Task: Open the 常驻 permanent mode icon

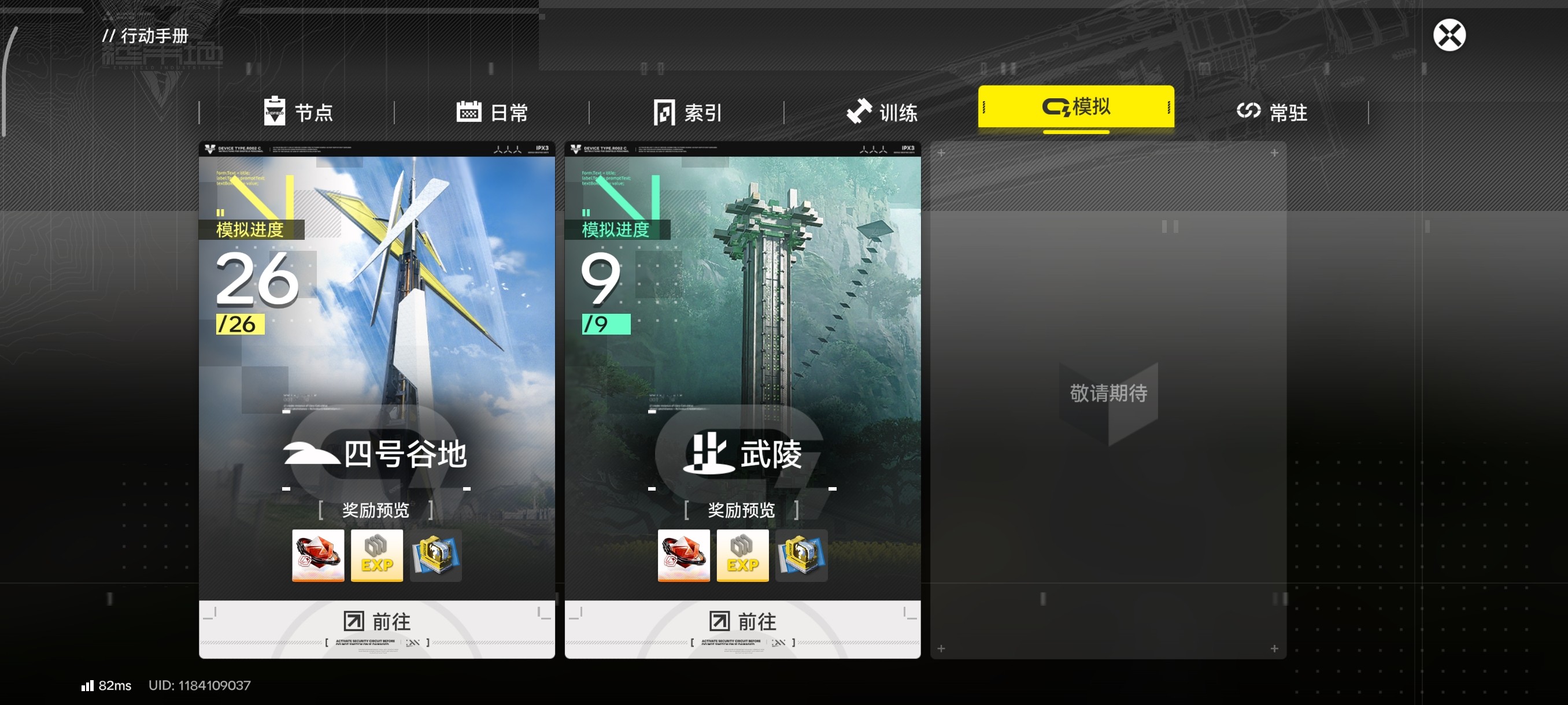Action: click(x=1249, y=112)
